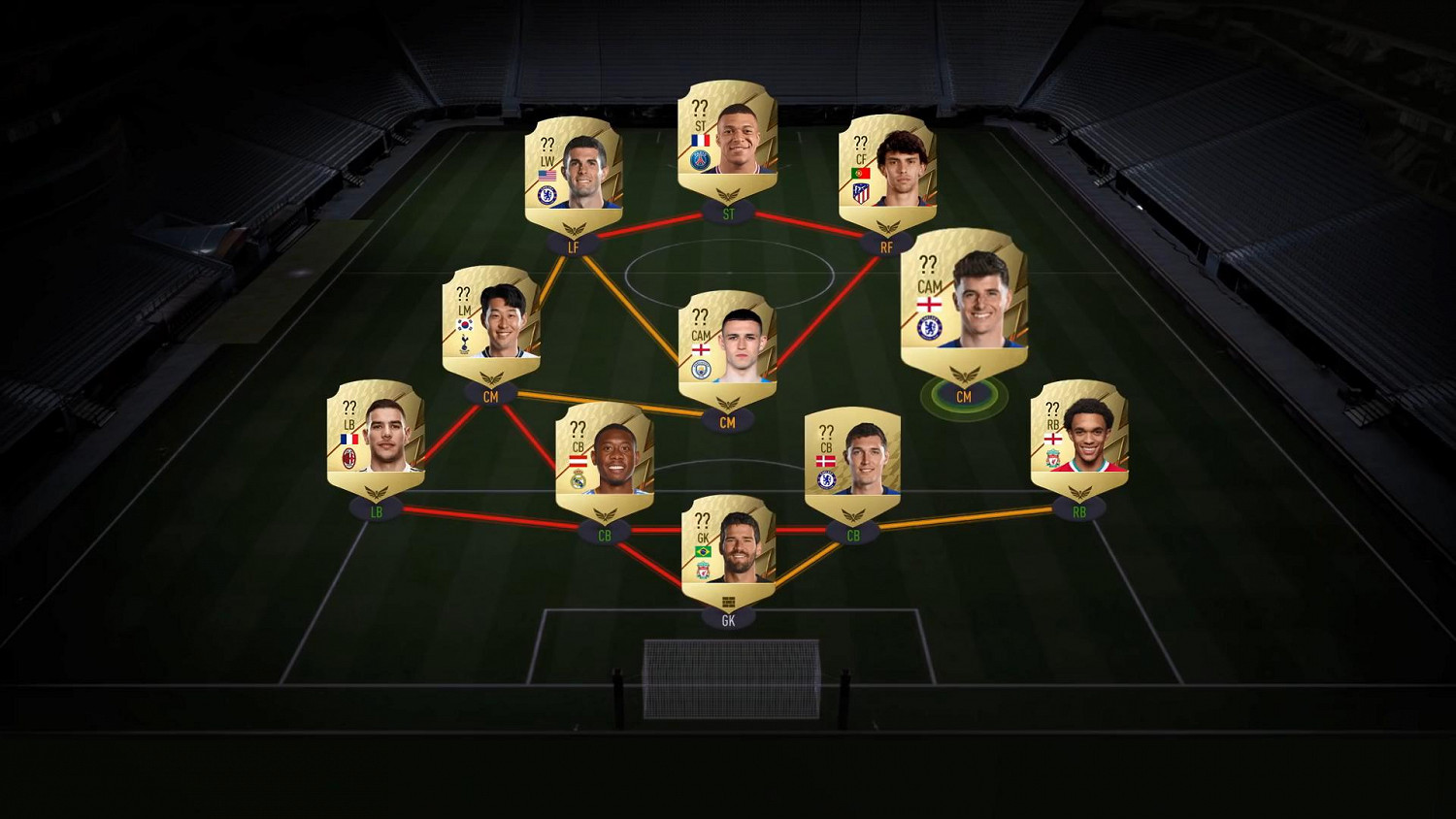The width and height of the screenshot is (1456, 819).
Task: Click the Denmark flag on Christensen's card
Action: coord(825,463)
